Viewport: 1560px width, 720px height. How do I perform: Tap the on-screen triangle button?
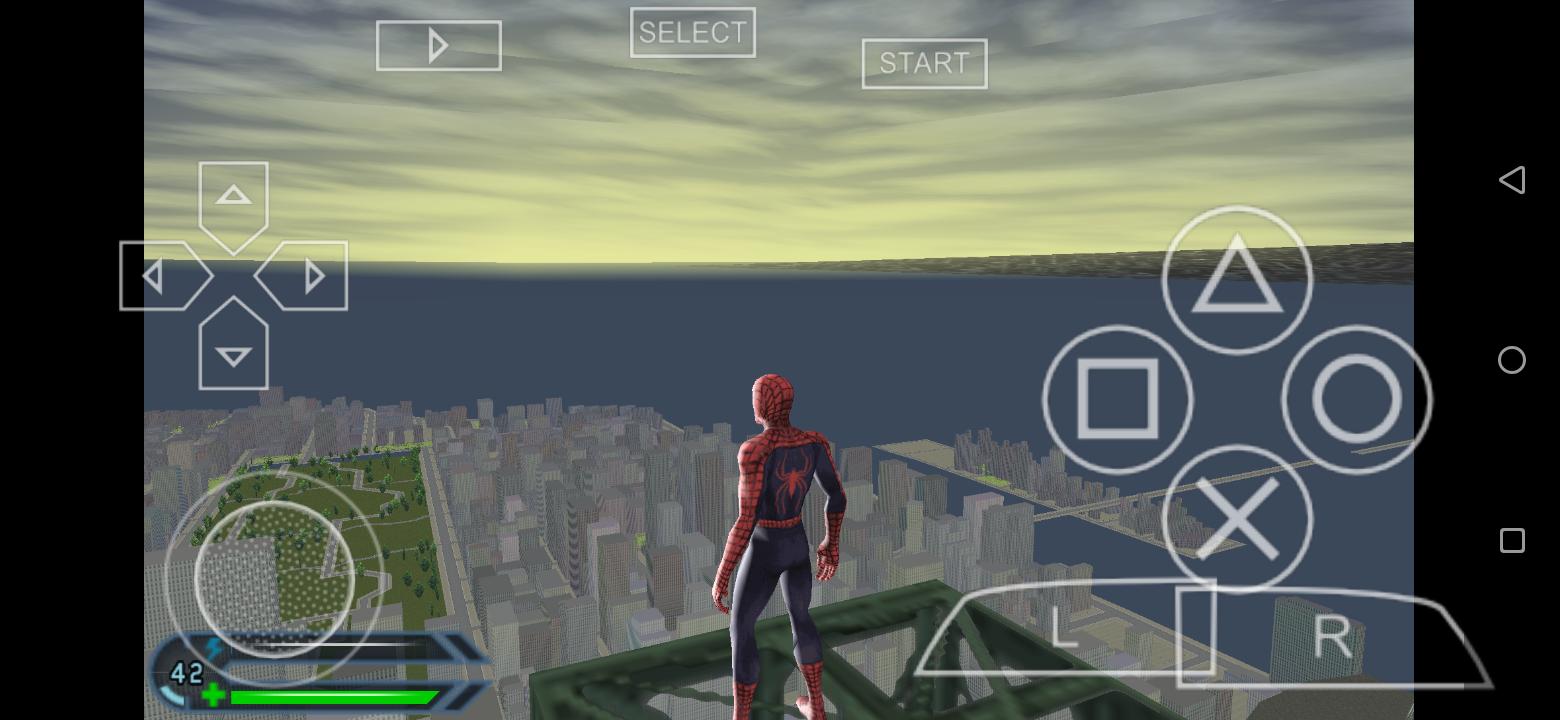click(1236, 279)
